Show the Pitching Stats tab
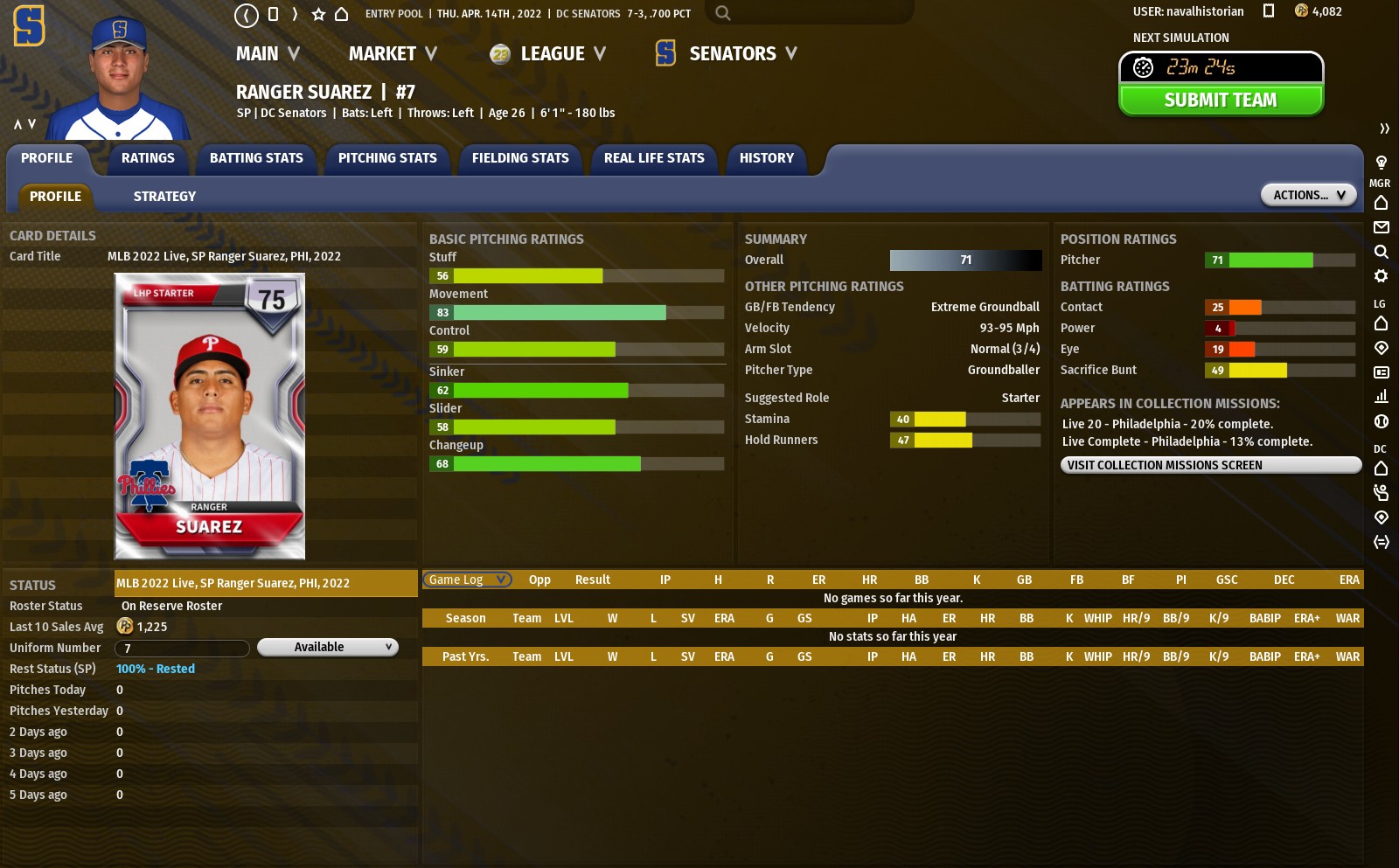Image resolution: width=1399 pixels, height=868 pixels. pos(387,158)
